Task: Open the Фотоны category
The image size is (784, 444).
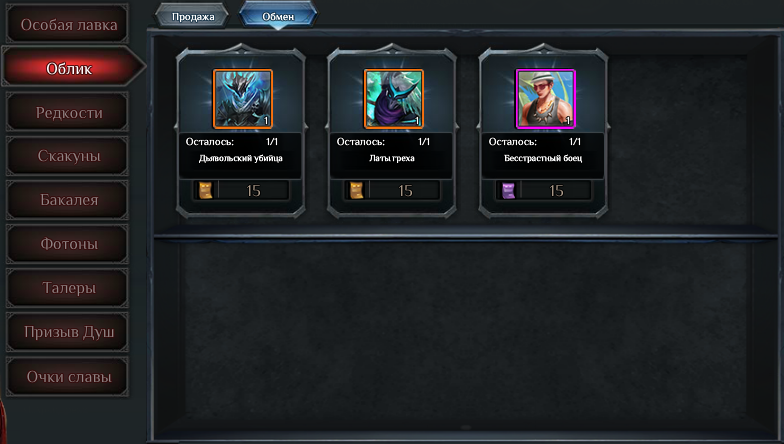Action: pos(68,245)
